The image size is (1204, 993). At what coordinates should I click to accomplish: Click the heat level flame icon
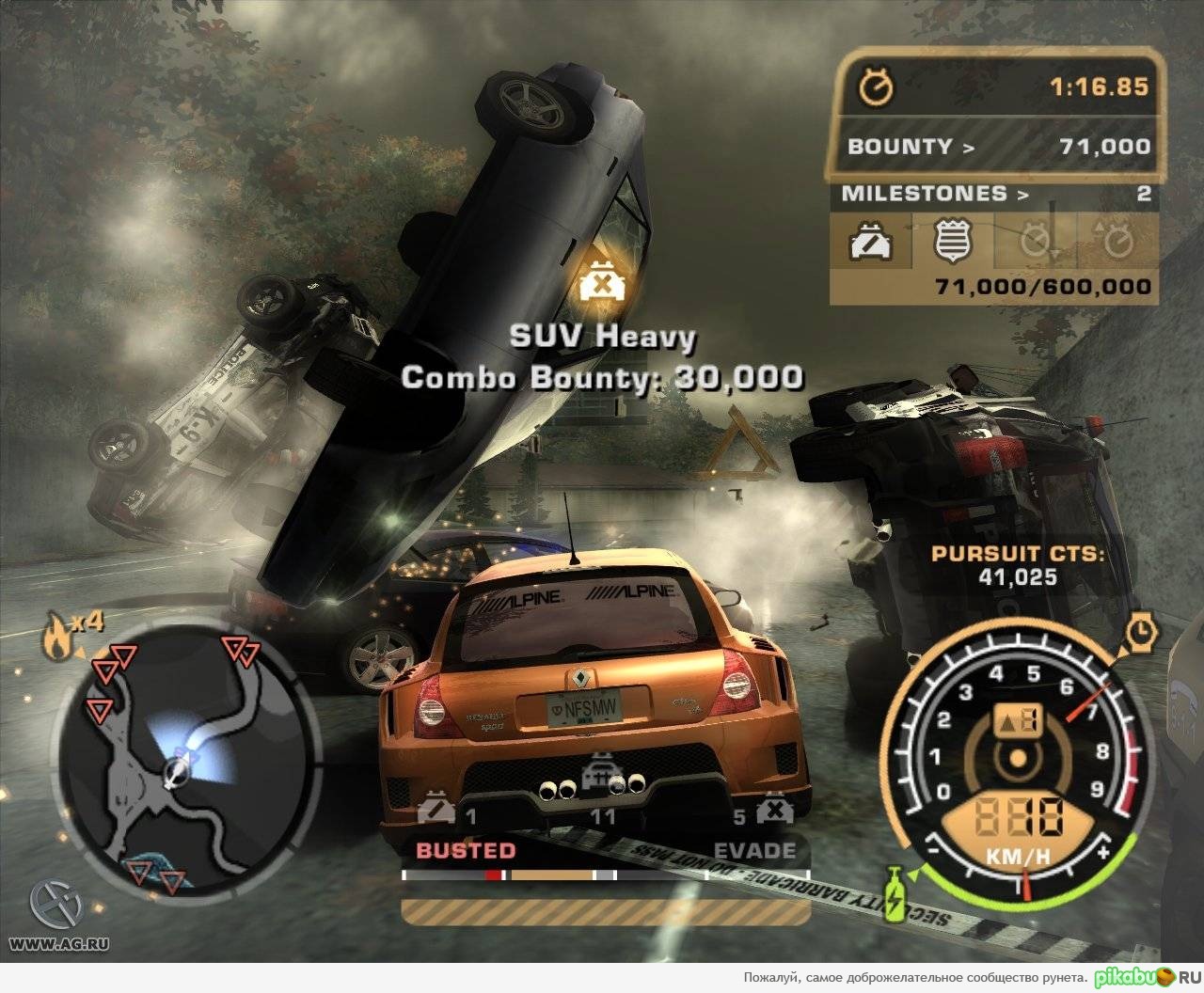pyautogui.click(x=55, y=638)
